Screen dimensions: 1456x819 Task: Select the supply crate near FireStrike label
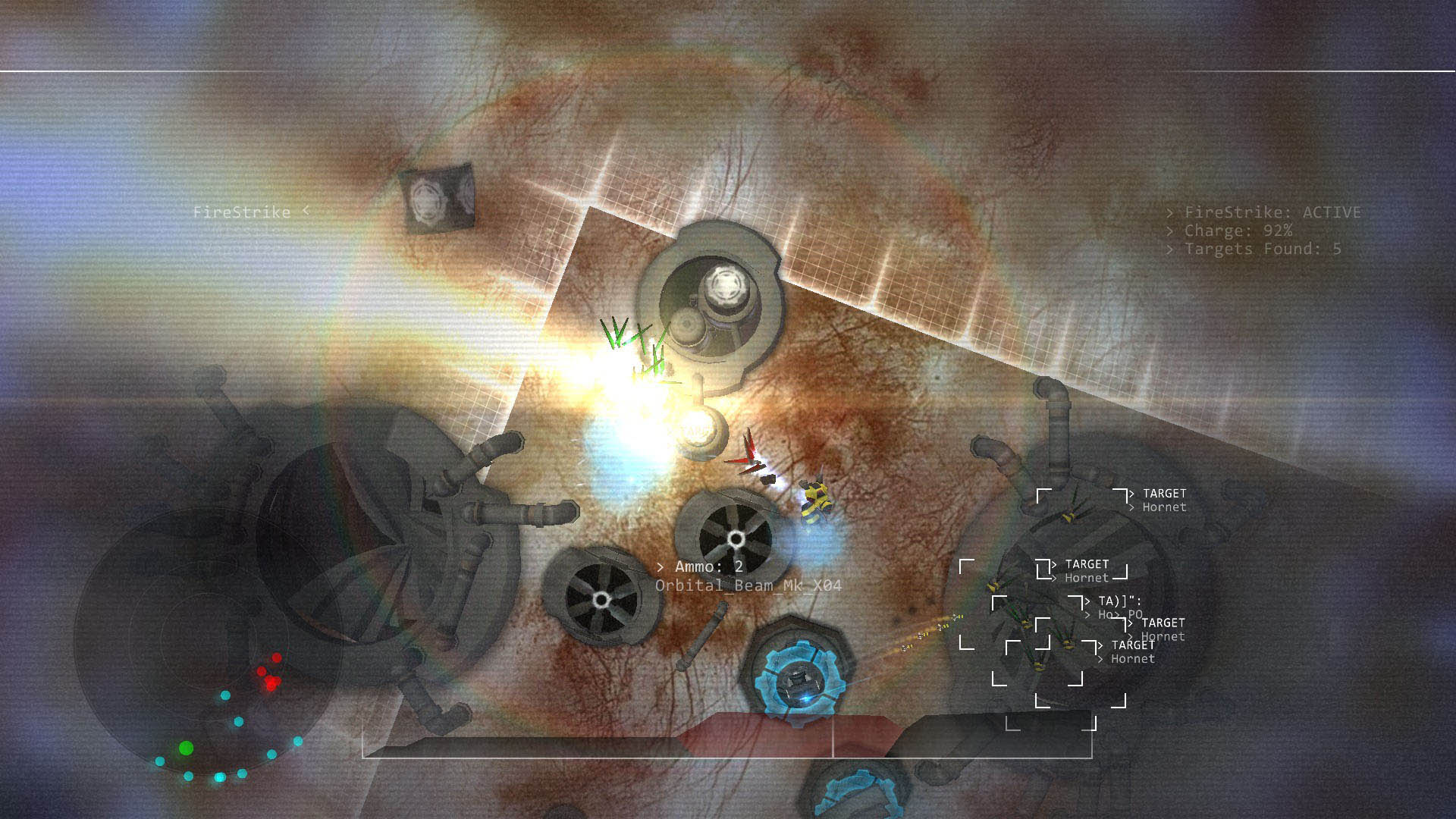(440, 197)
